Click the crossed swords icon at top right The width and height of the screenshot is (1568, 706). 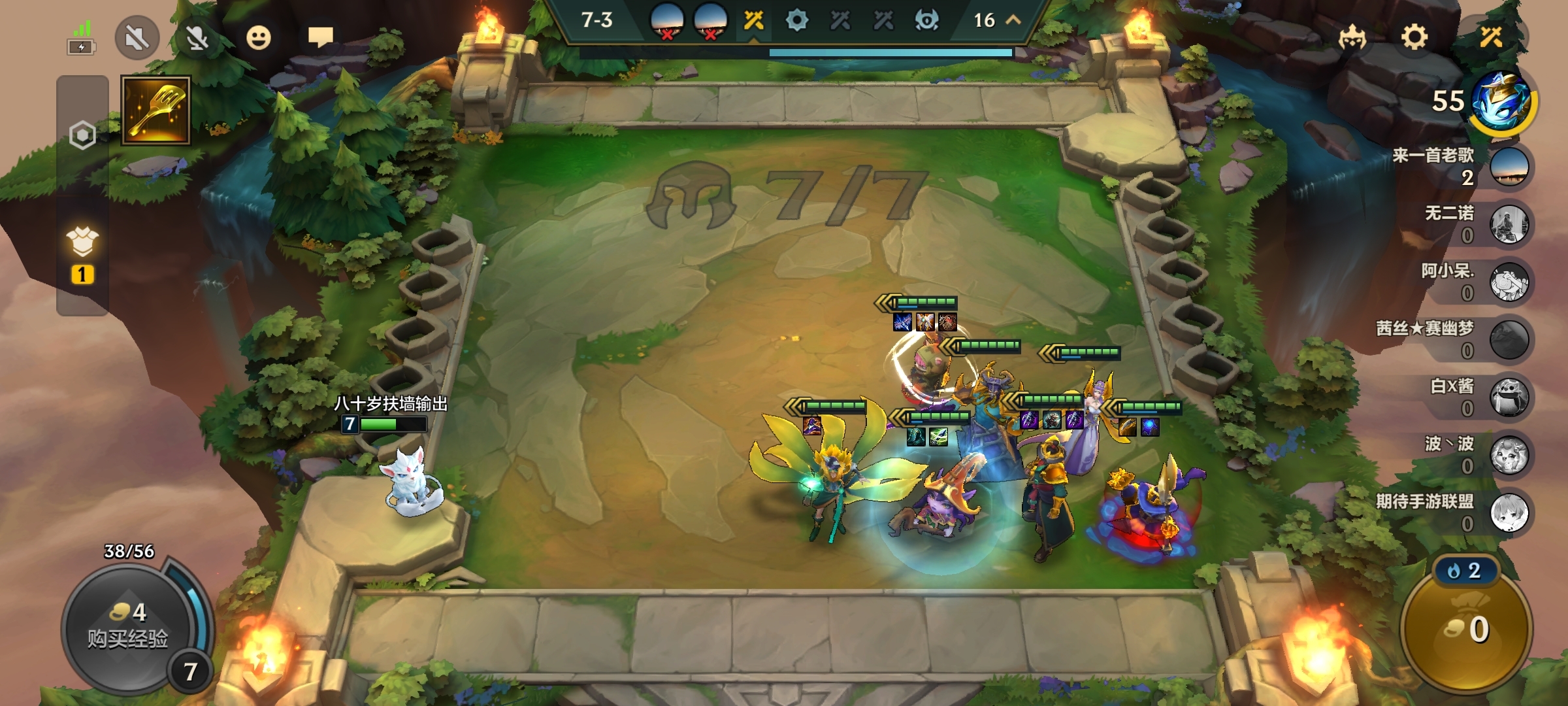(x=1491, y=37)
